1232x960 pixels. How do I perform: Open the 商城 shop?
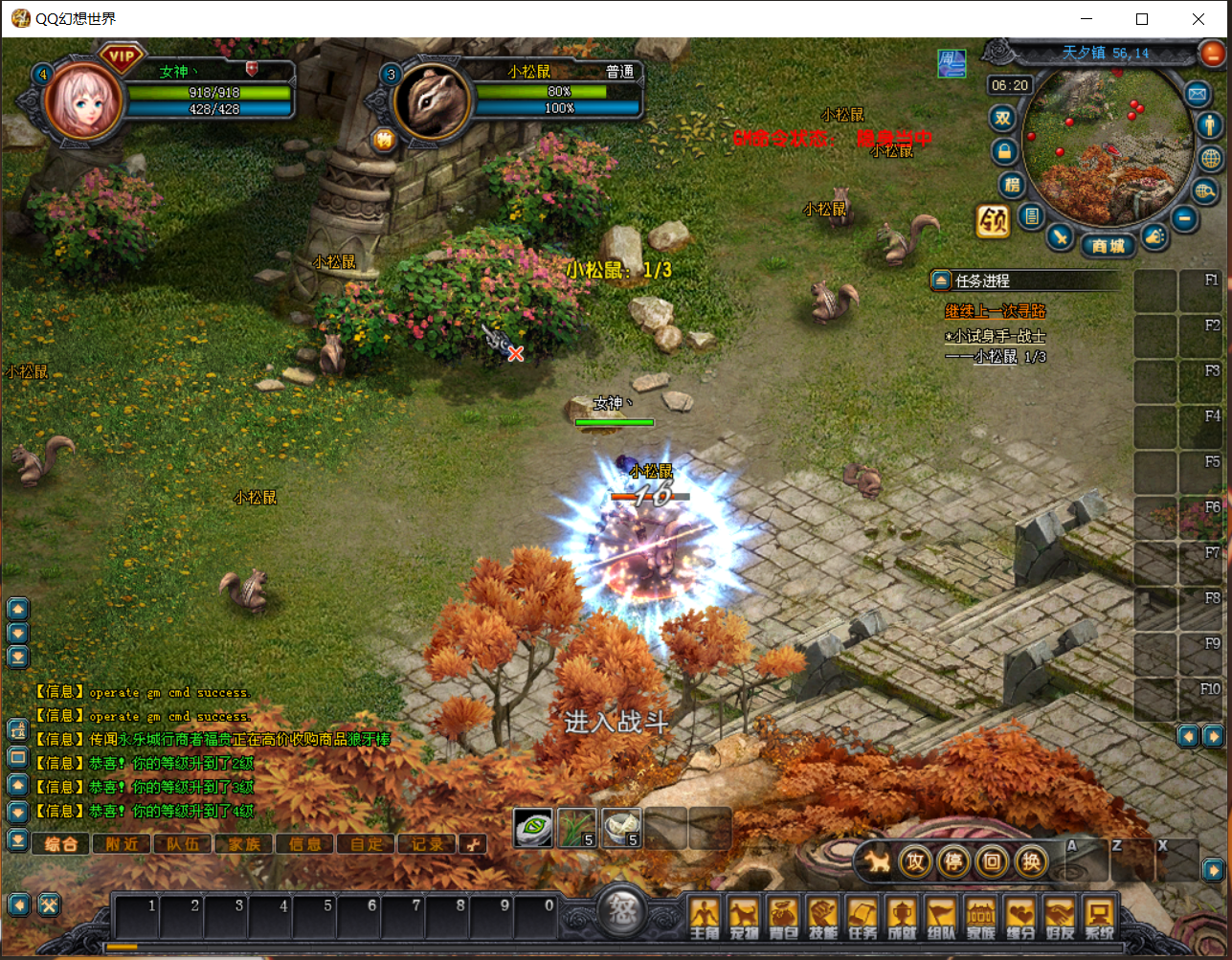click(1108, 246)
